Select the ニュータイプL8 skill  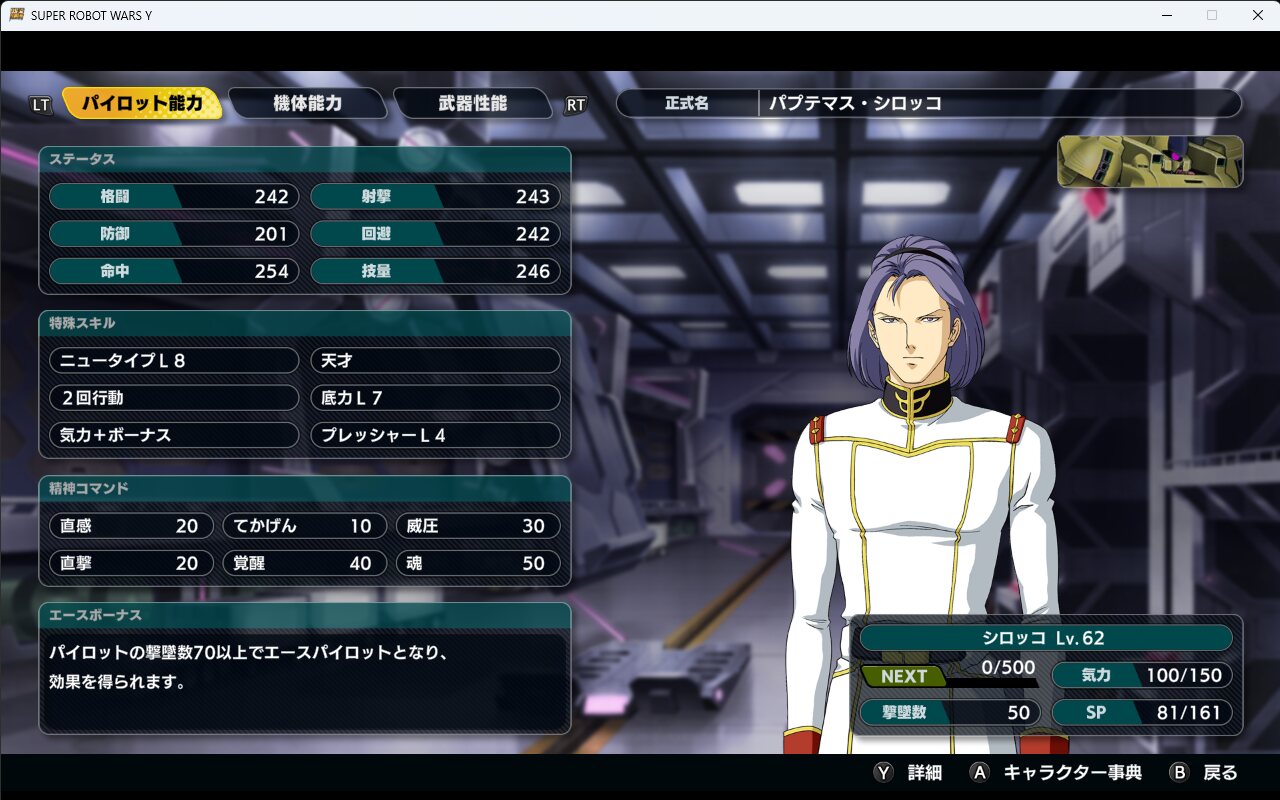pos(174,360)
